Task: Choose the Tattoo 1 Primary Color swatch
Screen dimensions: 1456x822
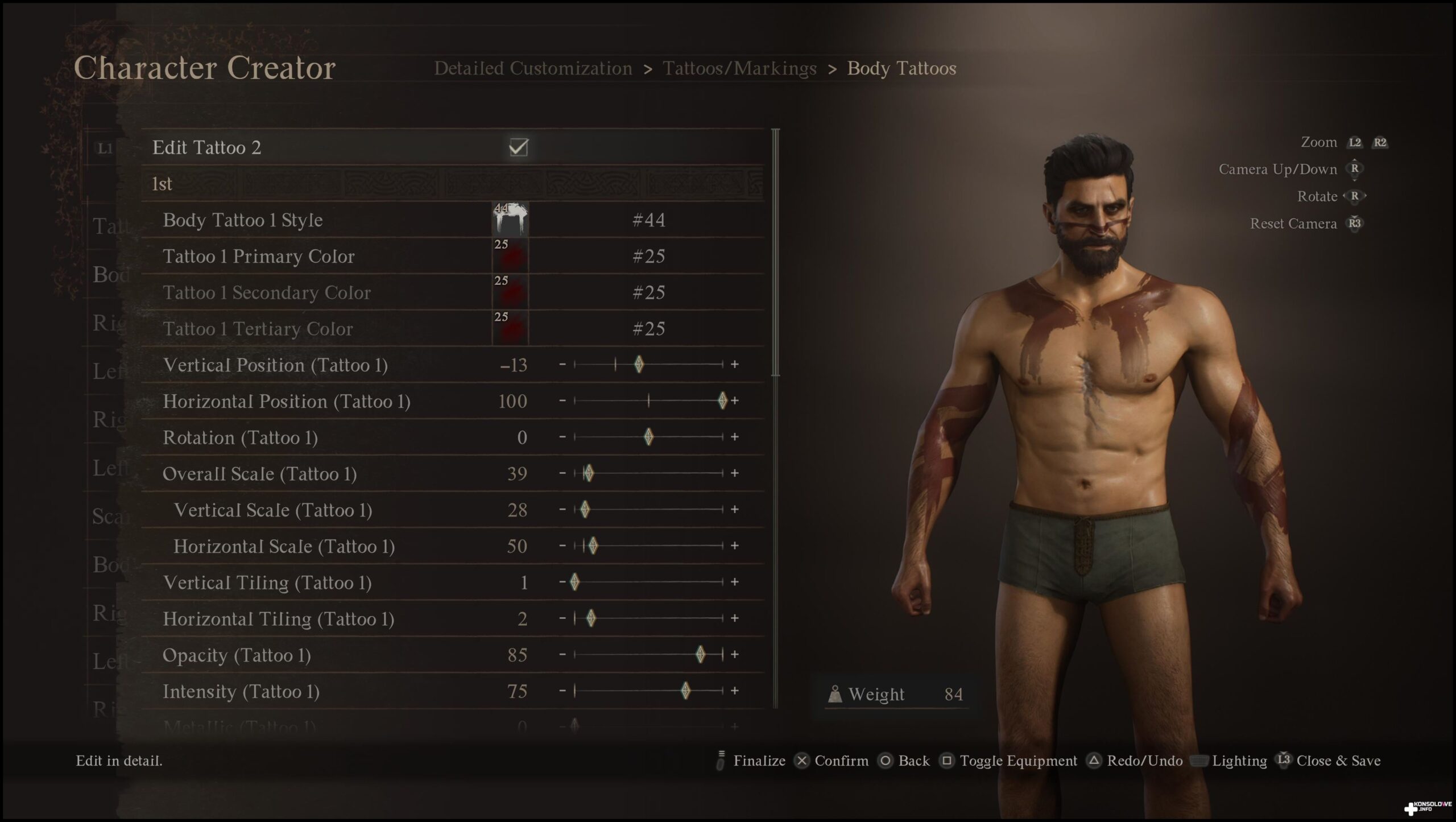Action: point(510,256)
